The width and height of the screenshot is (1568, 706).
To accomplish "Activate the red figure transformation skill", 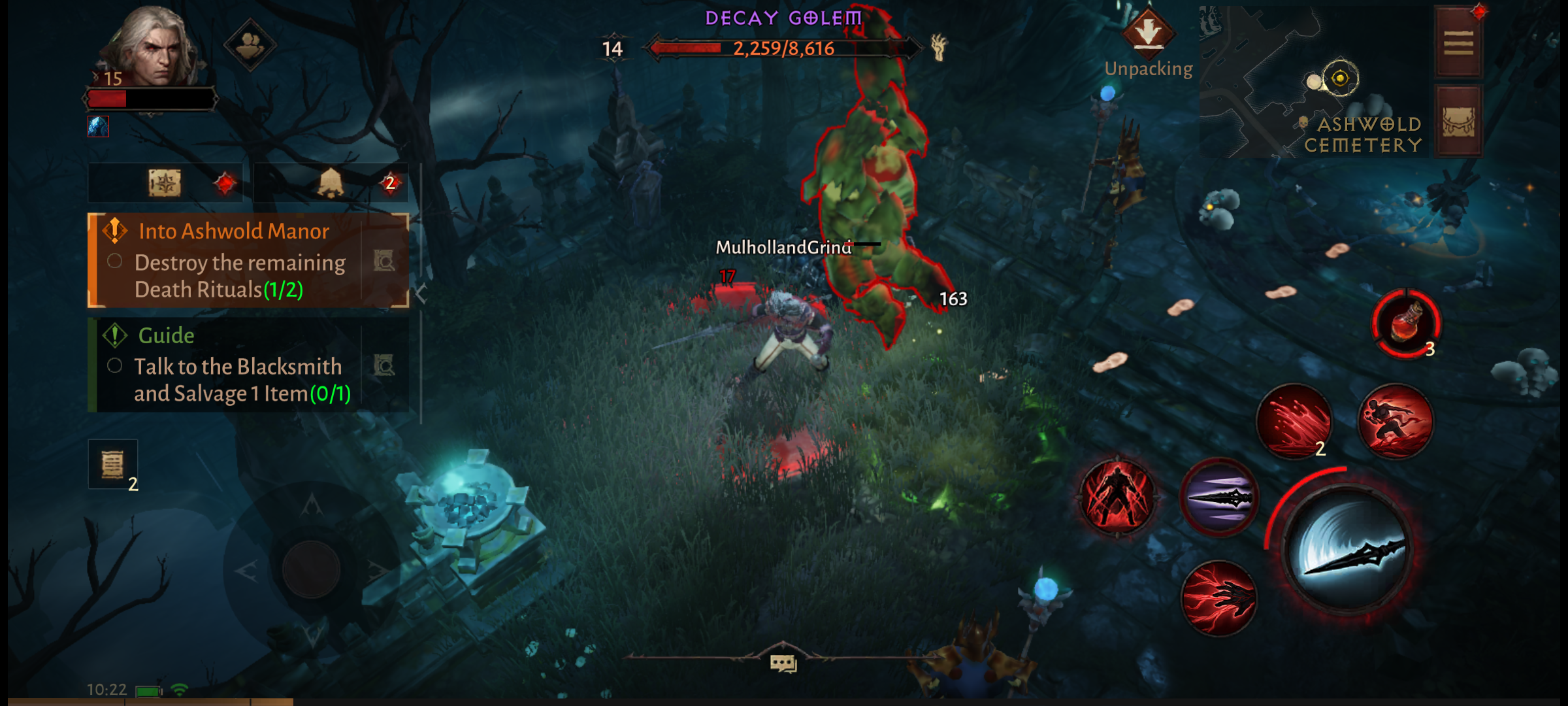I will tap(1118, 497).
